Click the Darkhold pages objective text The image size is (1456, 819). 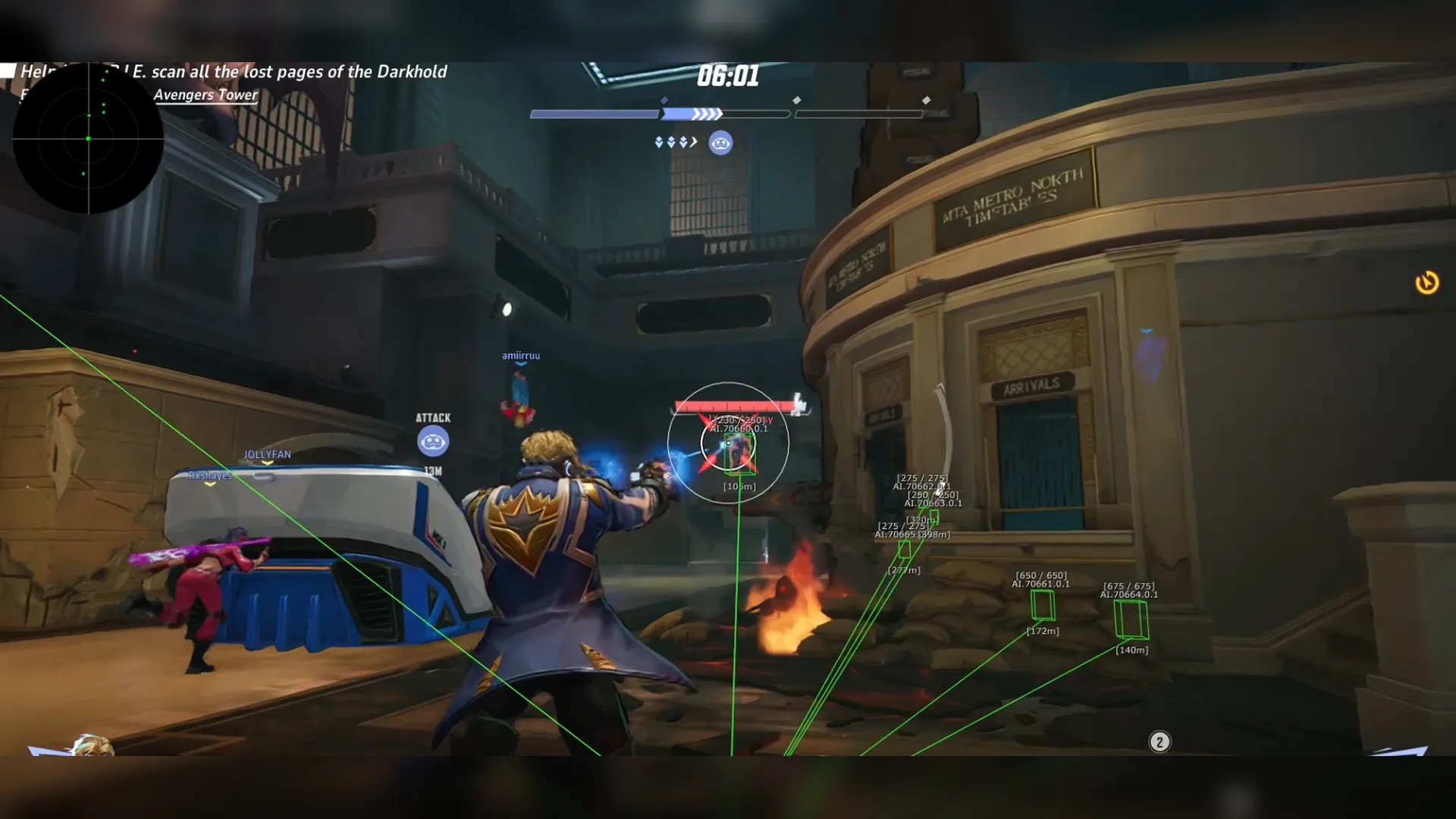tap(290, 72)
